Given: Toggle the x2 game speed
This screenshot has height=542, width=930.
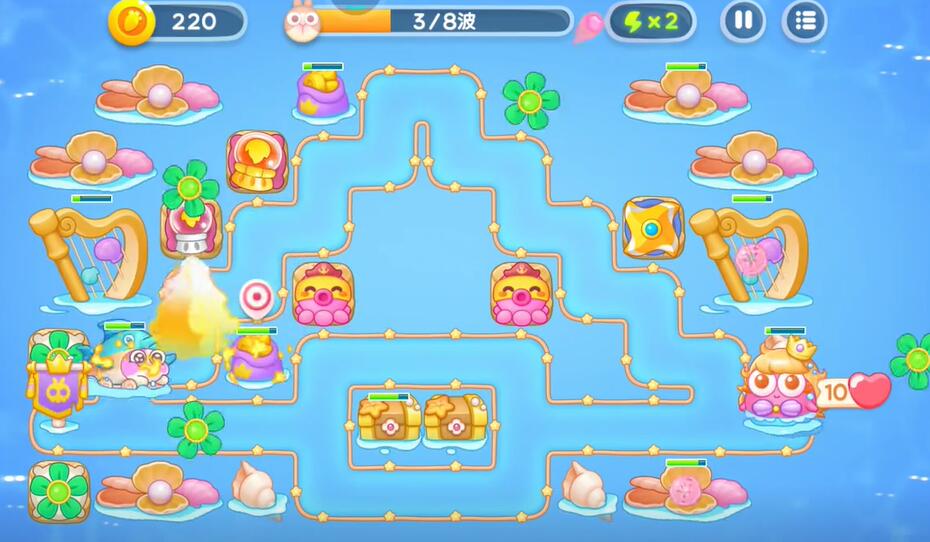Looking at the screenshot, I should (650, 21).
